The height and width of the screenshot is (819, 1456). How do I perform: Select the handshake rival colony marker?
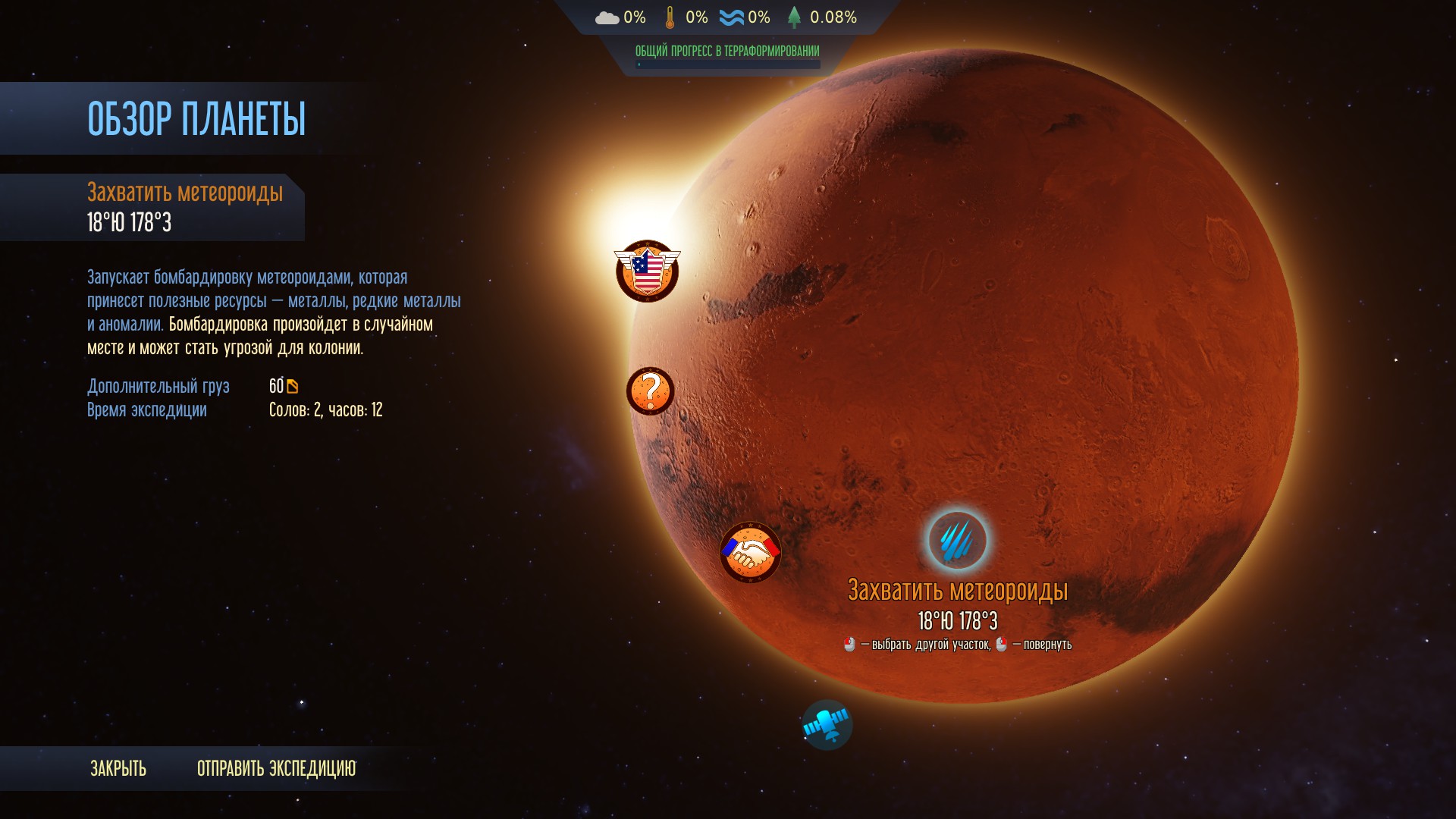[x=750, y=552]
